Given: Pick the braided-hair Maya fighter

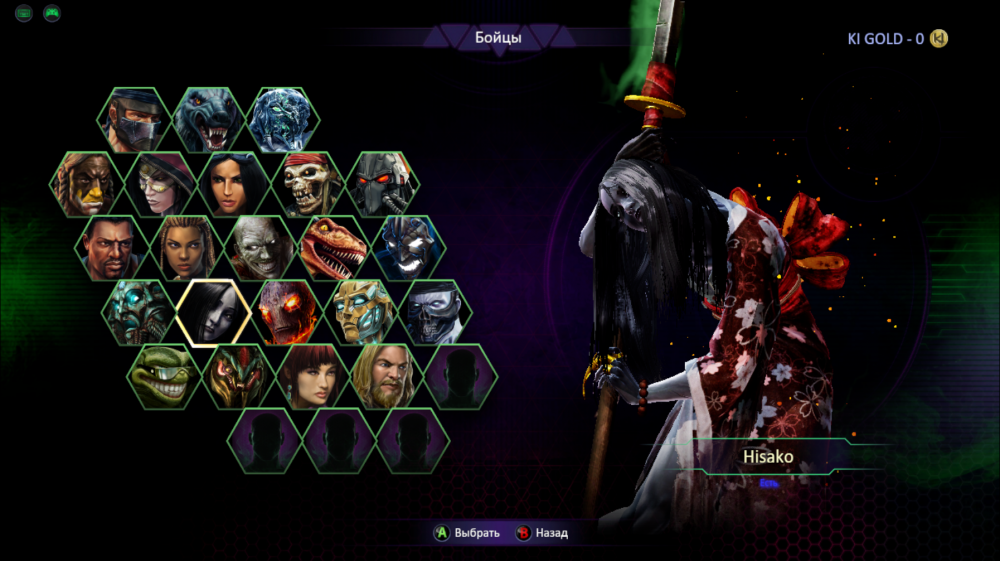Looking at the screenshot, I should tap(186, 248).
